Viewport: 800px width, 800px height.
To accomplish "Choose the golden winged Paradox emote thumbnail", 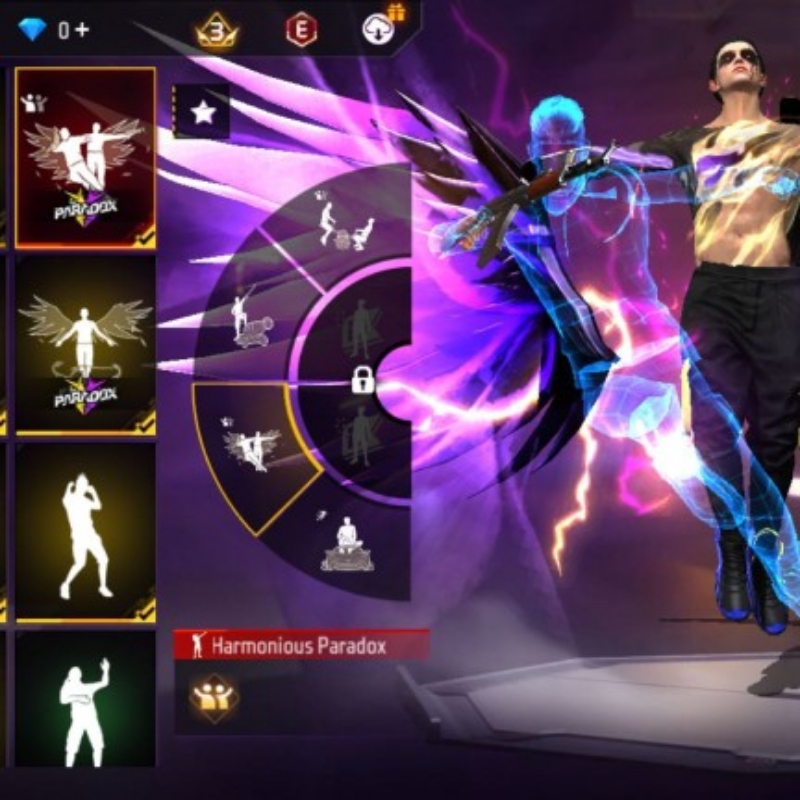I will pos(85,345).
